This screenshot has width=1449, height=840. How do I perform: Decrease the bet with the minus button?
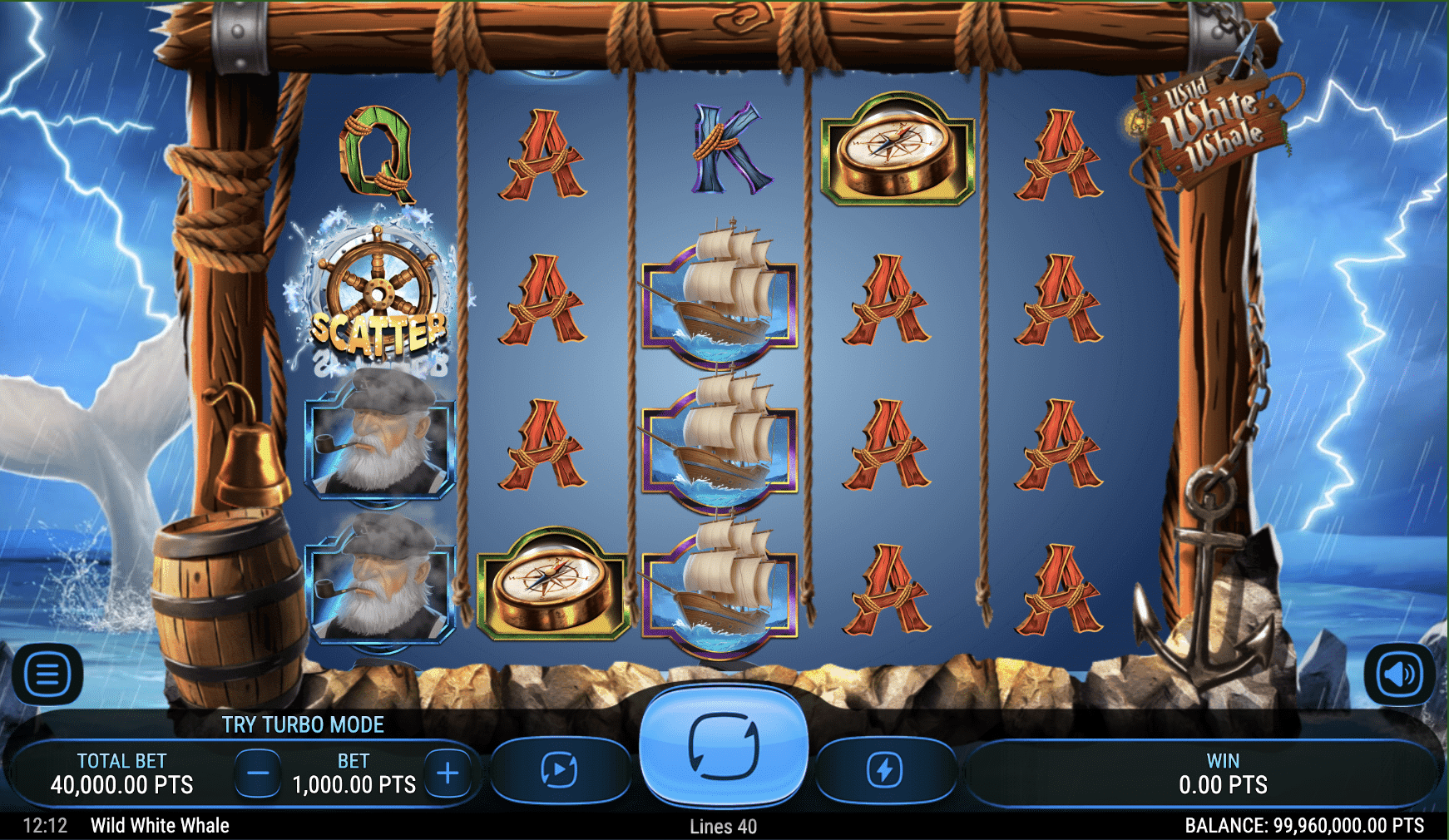(258, 773)
